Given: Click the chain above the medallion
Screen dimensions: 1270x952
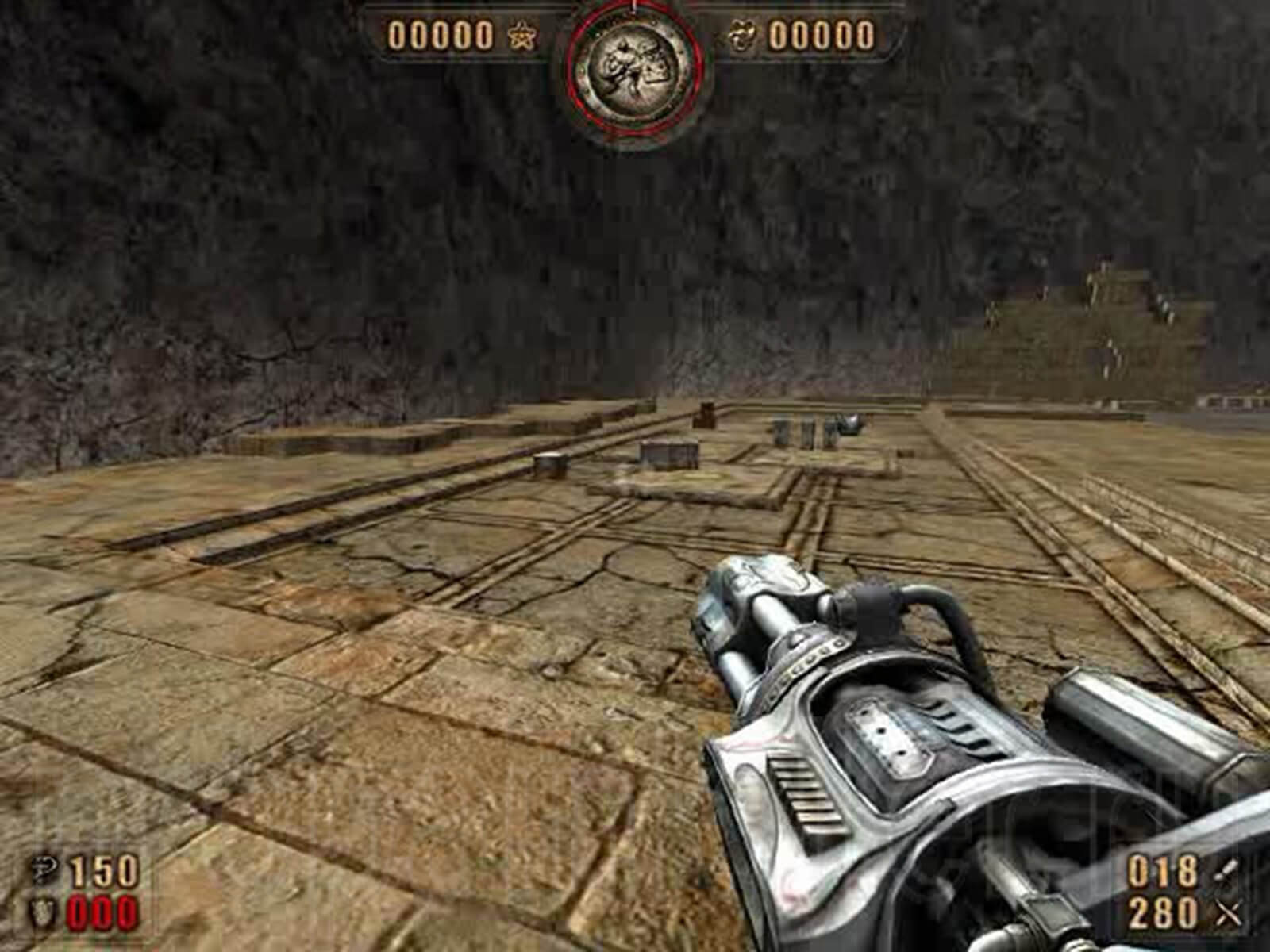Looking at the screenshot, I should (633, 5).
